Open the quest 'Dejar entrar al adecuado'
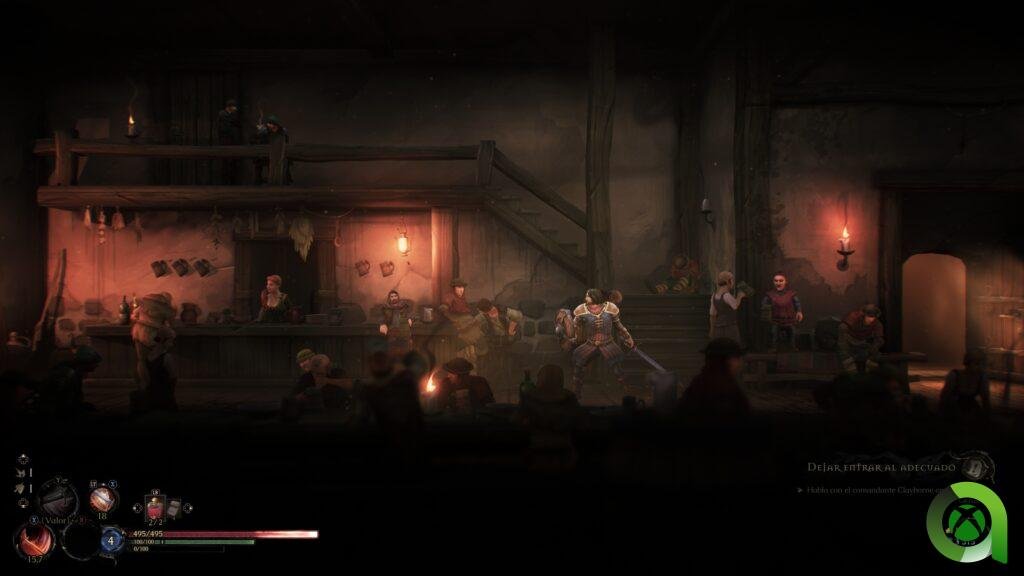Viewport: 1024px width, 576px height. pos(879,467)
